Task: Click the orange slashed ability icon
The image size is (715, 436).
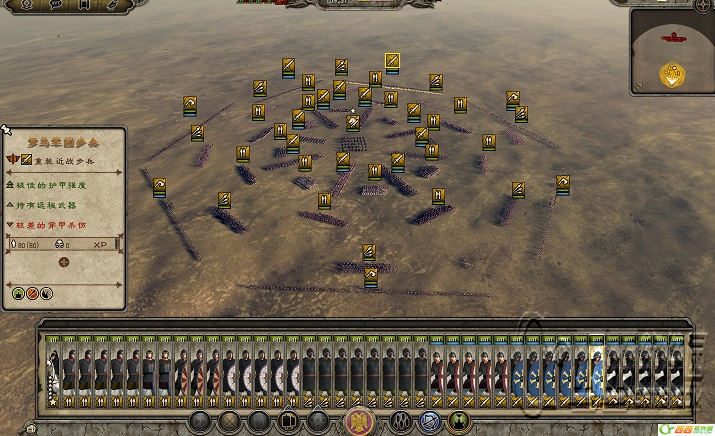Action: point(32,294)
